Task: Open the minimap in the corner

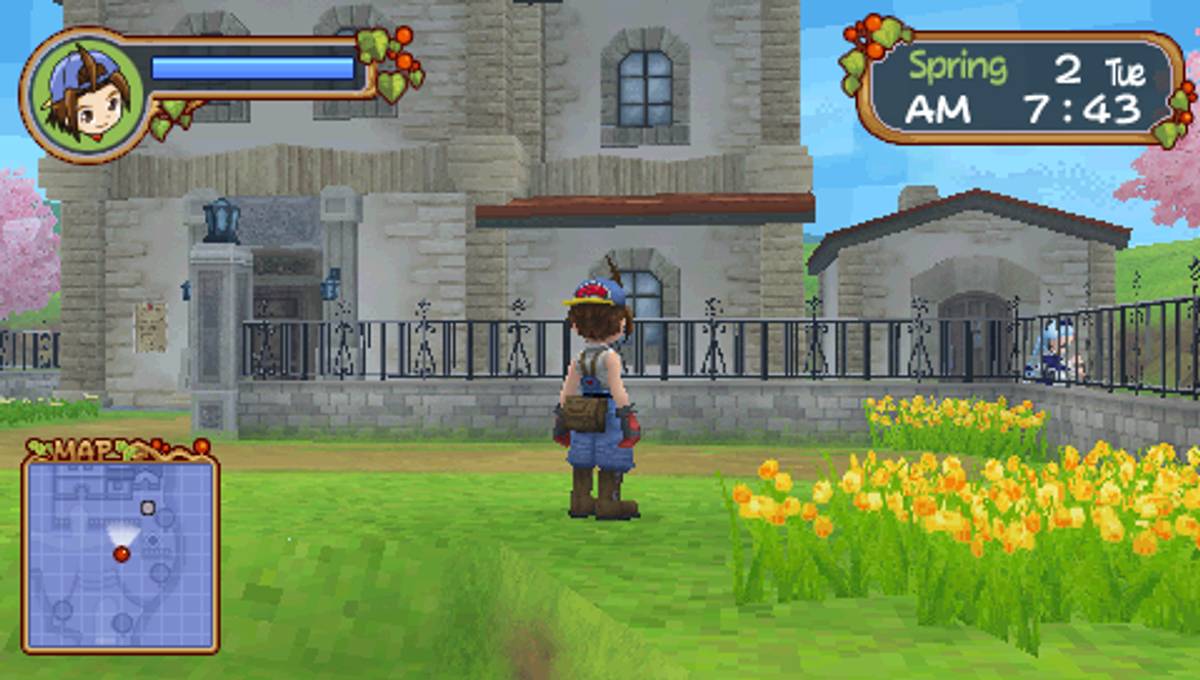Action: [x=120, y=551]
